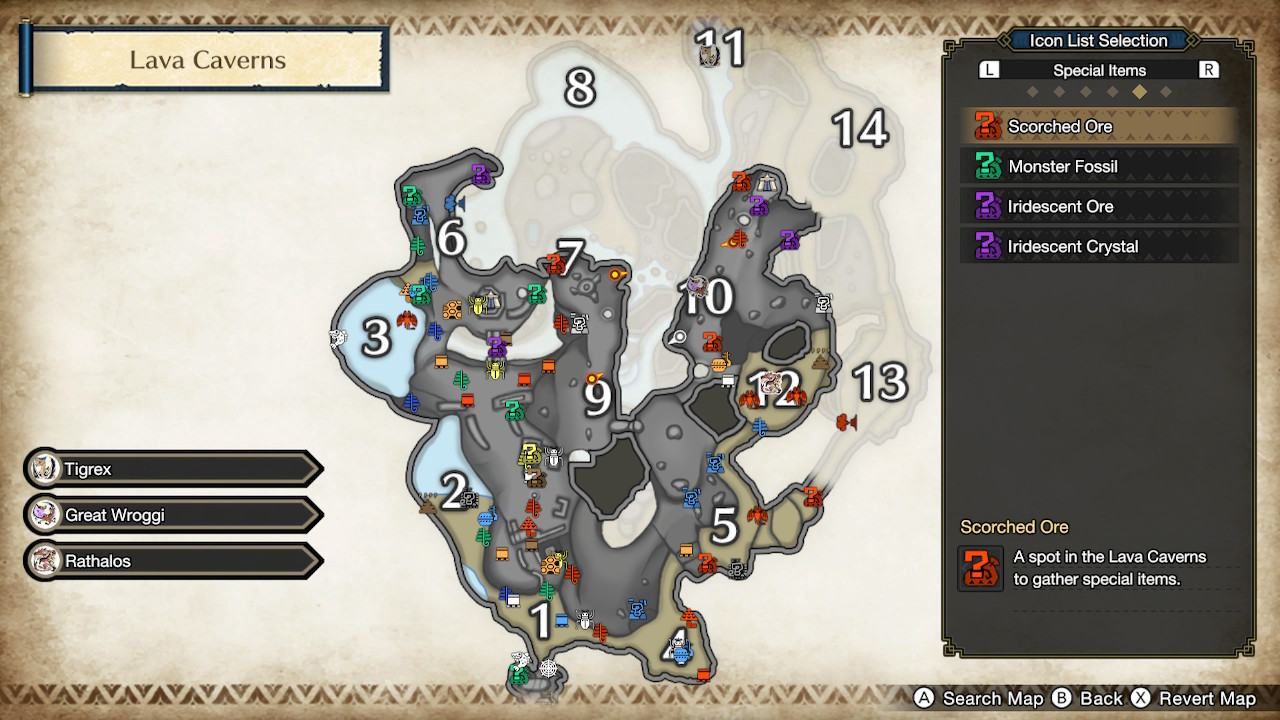Click the fish icon near area 13

[x=846, y=422]
